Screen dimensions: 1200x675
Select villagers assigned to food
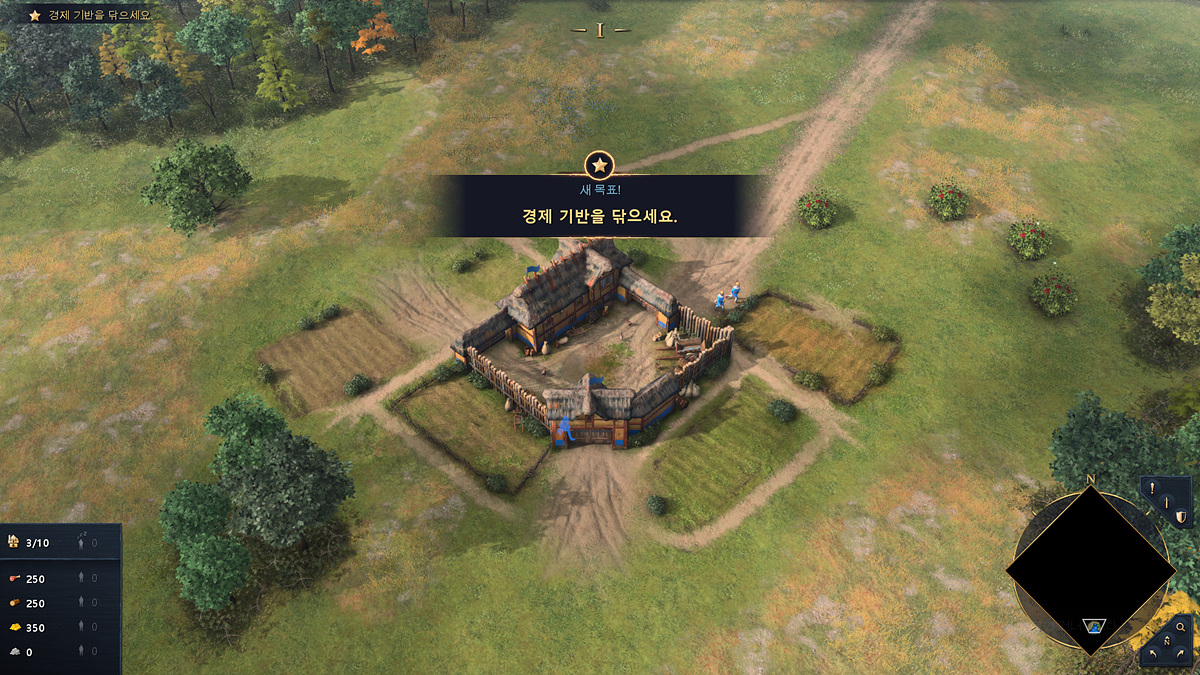click(x=83, y=579)
